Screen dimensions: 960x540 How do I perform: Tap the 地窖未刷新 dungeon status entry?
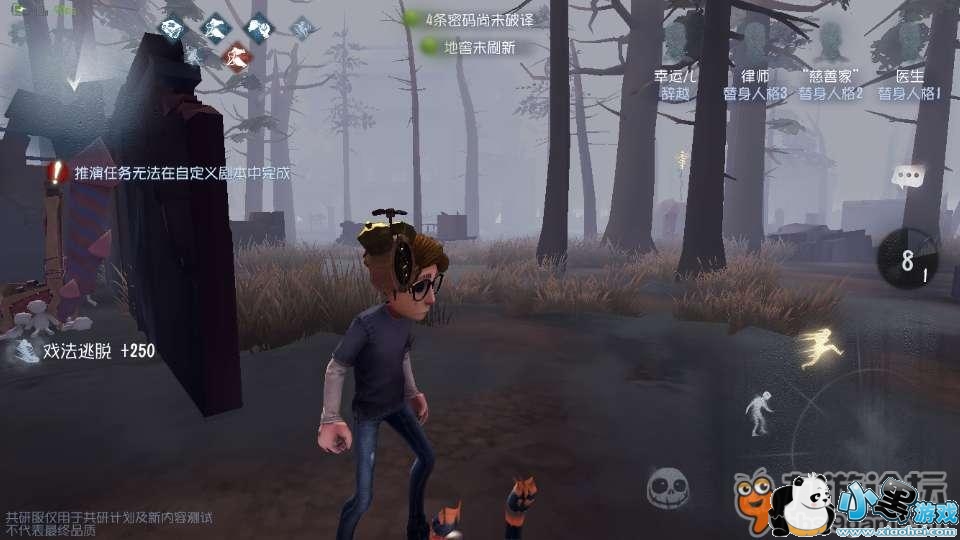click(x=468, y=46)
